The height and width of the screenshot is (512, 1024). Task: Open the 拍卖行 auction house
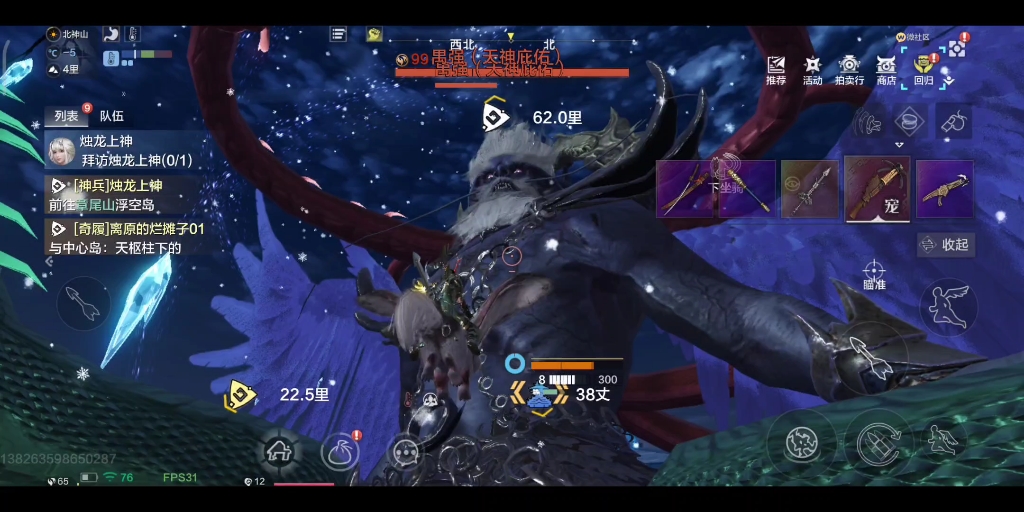tap(849, 70)
